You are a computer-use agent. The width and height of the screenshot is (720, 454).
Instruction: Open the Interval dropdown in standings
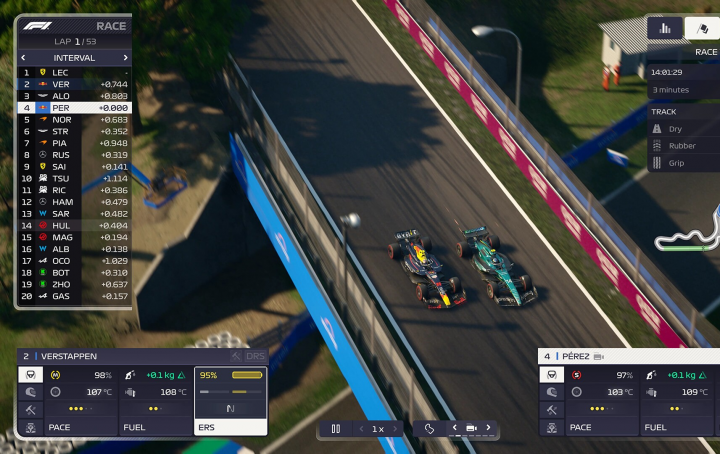click(x=73, y=58)
